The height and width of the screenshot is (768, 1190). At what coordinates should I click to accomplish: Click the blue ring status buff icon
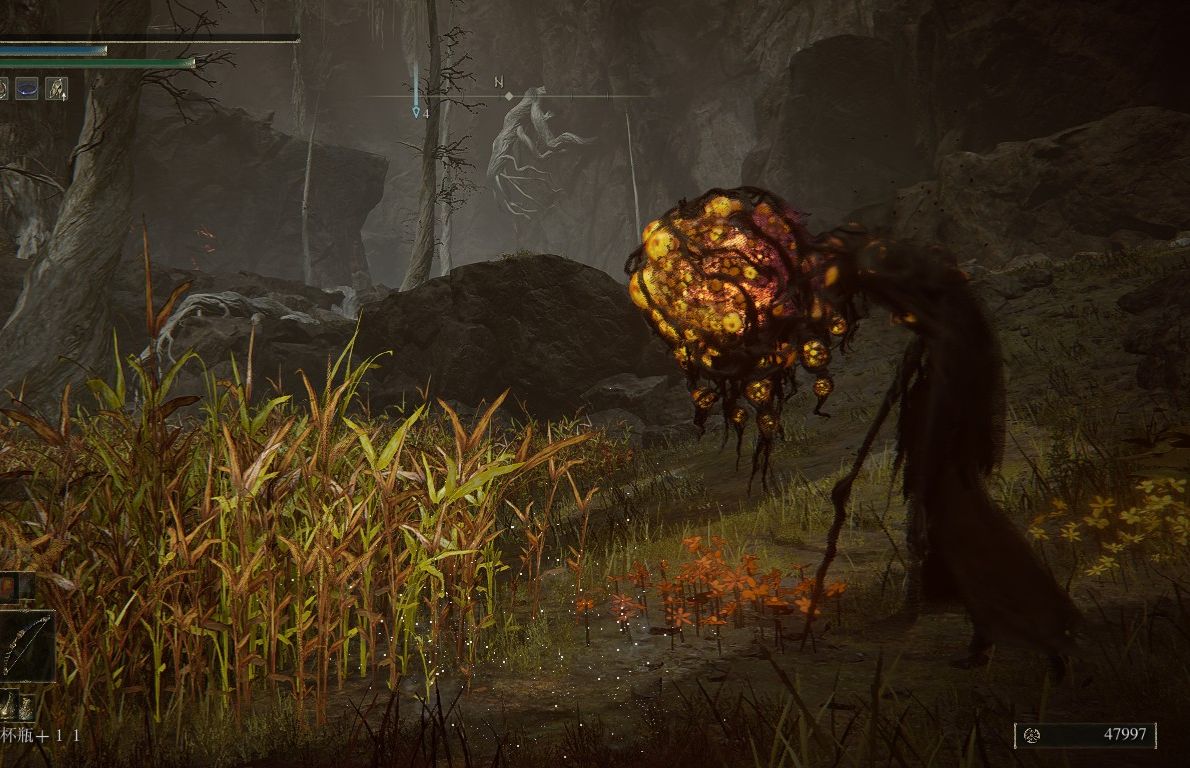click(x=27, y=88)
